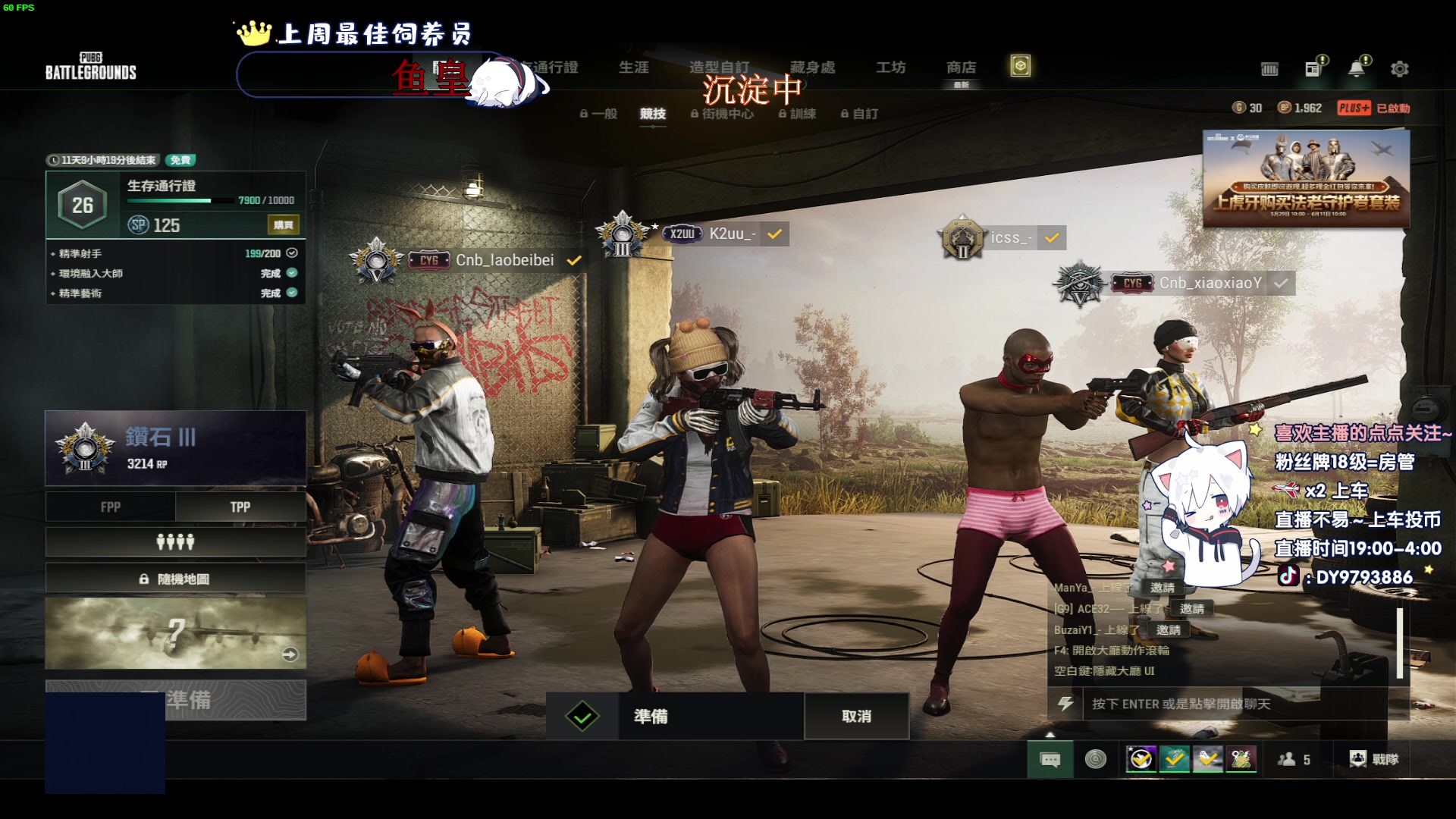Select player Cnb_laobeibei's name tag
Viewport: 1456px width, 819px height.
coord(504,260)
